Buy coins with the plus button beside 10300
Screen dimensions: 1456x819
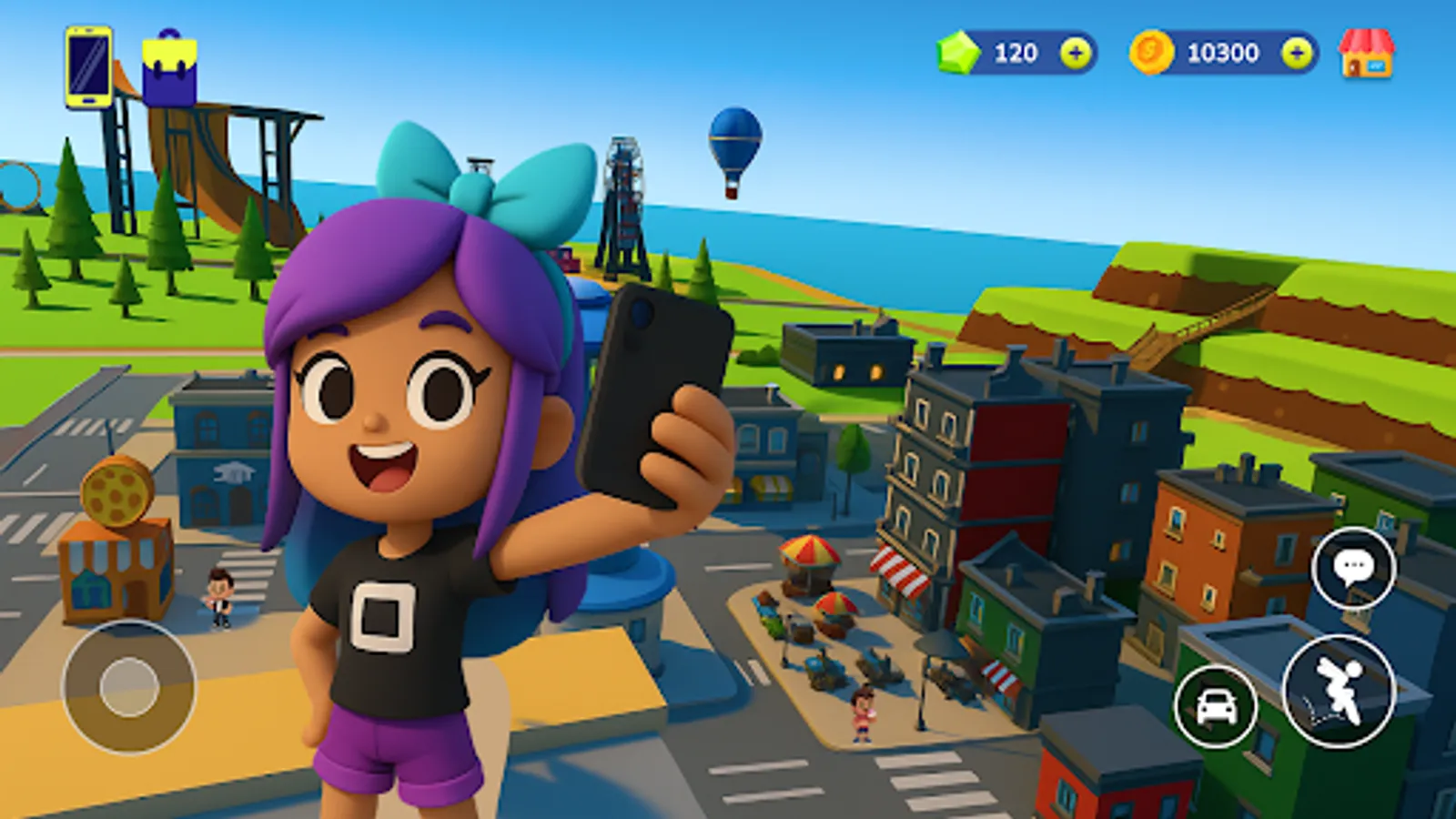(1296, 53)
